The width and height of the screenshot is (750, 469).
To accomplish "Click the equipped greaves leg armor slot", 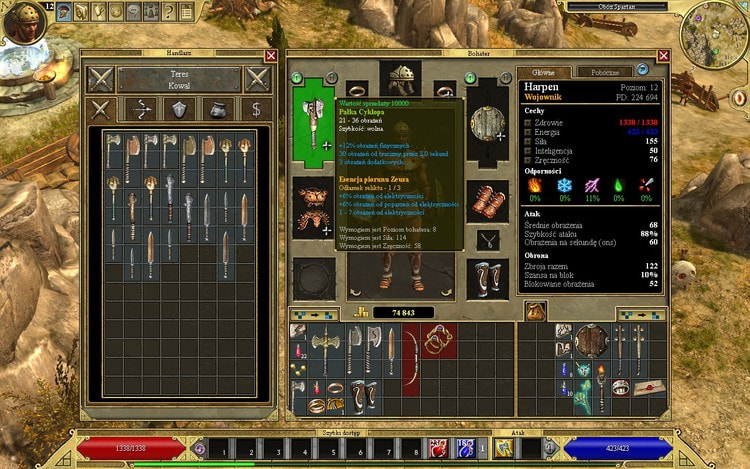I will point(488,278).
